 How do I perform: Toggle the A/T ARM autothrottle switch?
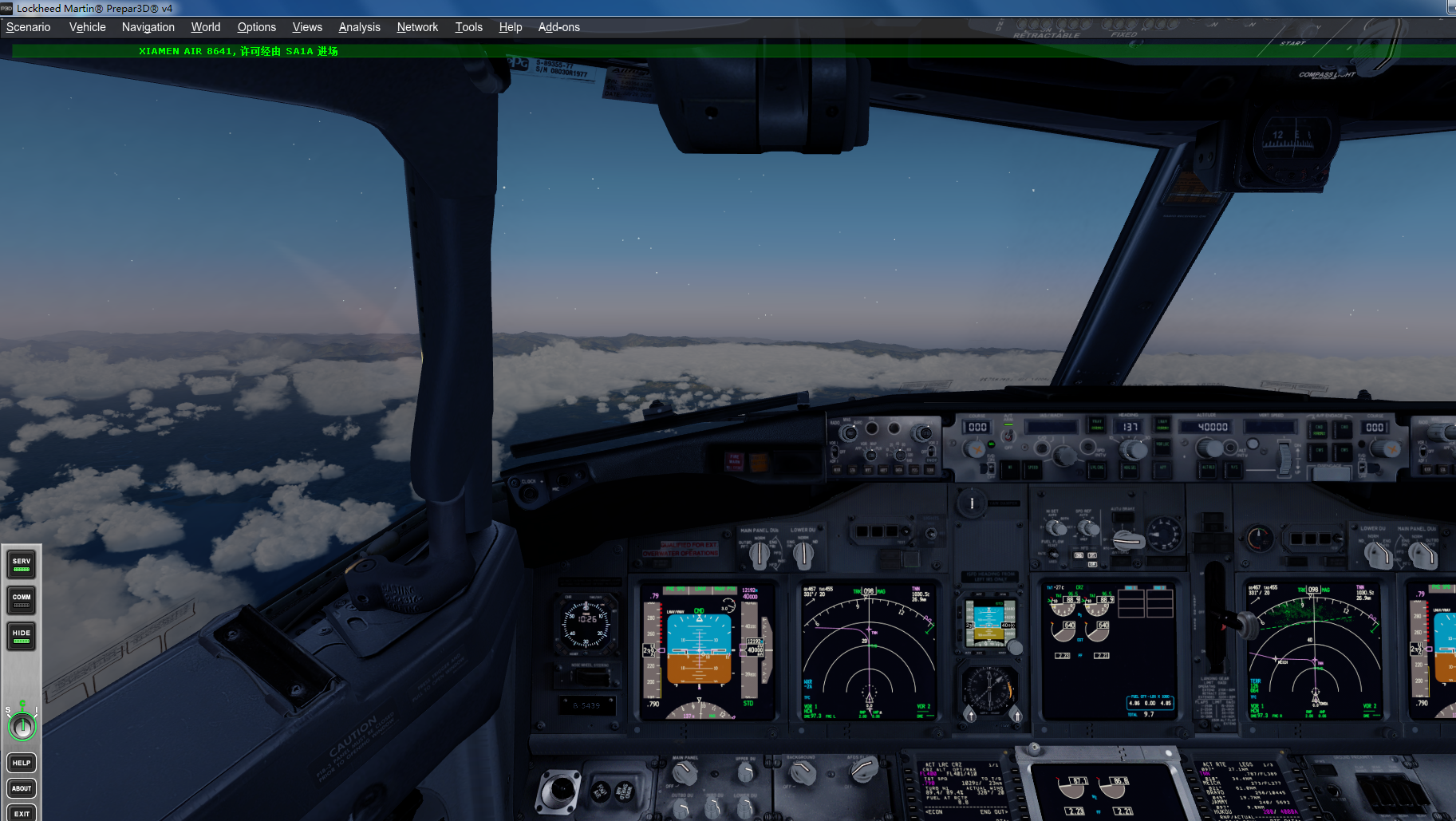click(1008, 436)
